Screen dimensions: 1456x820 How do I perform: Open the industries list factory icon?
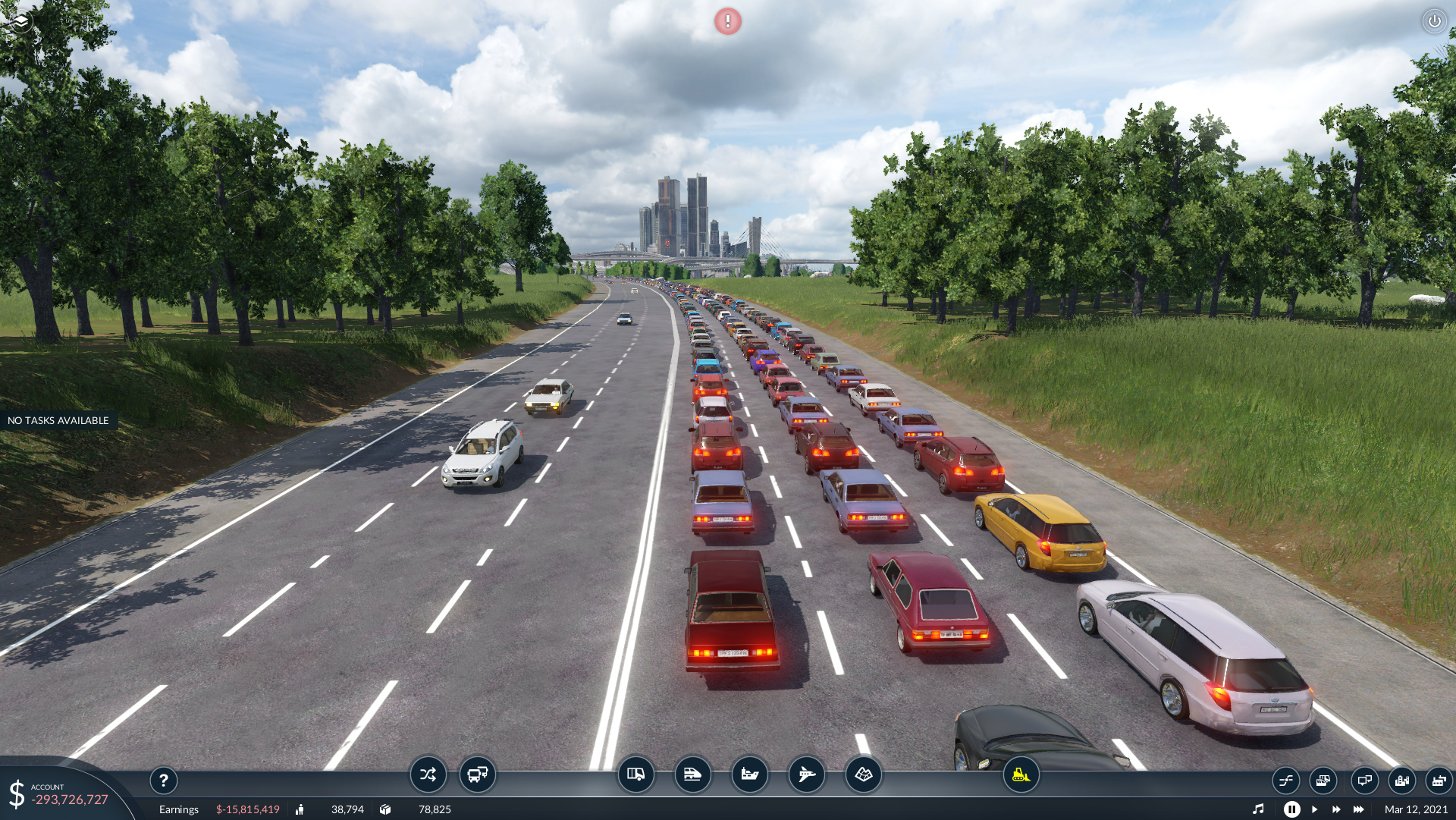[1439, 780]
